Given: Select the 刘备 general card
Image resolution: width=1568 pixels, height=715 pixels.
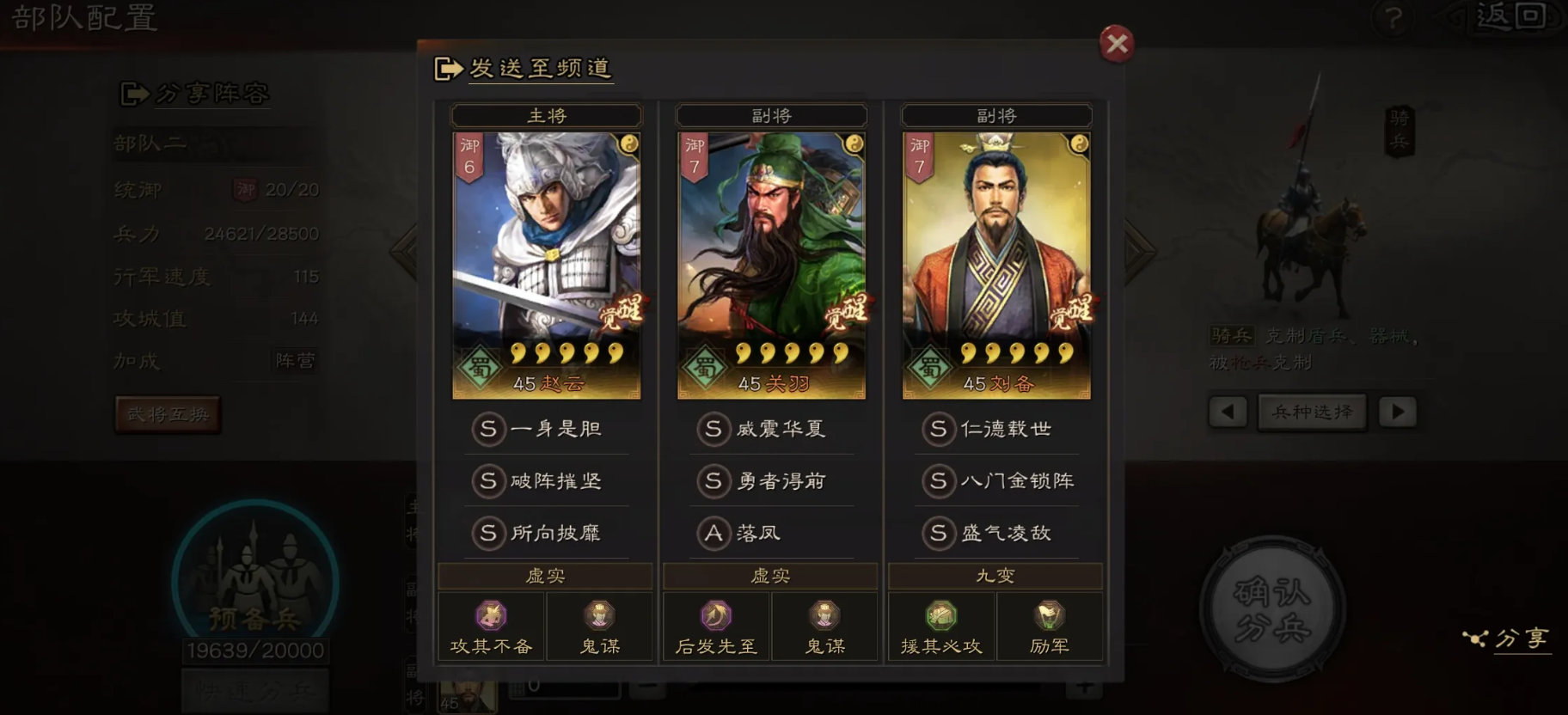Looking at the screenshot, I should [996, 265].
